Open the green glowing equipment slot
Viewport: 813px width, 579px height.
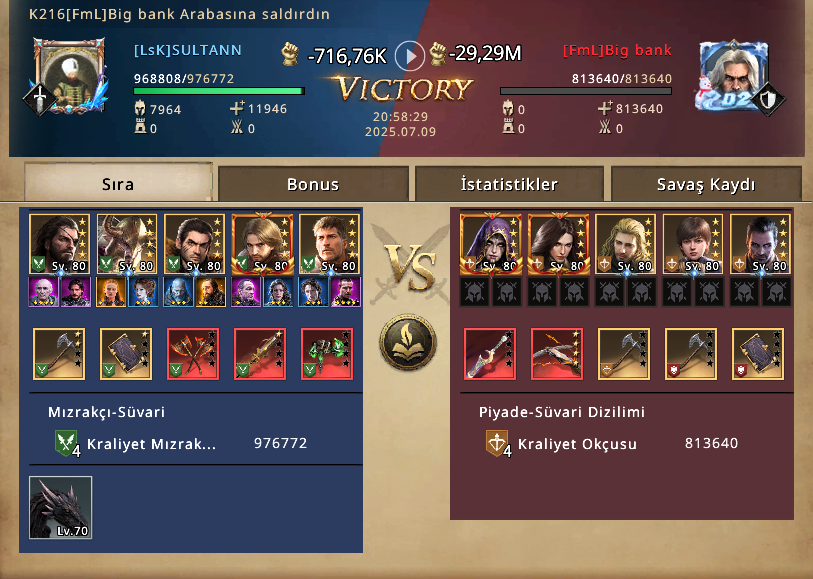[x=327, y=354]
